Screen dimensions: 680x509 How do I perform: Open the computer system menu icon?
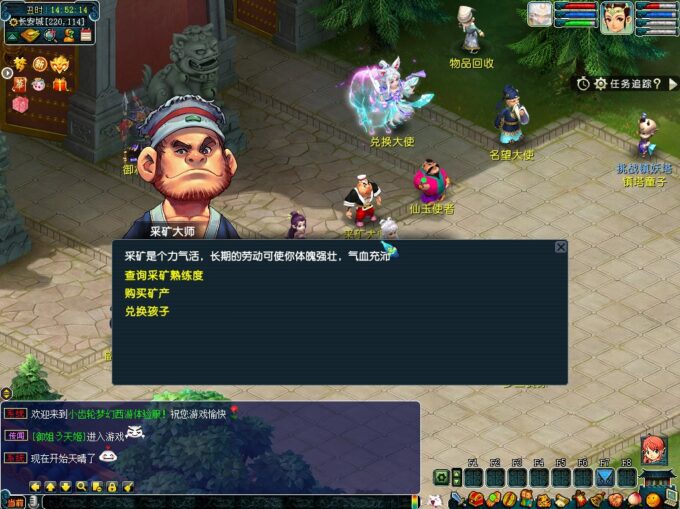point(670,498)
